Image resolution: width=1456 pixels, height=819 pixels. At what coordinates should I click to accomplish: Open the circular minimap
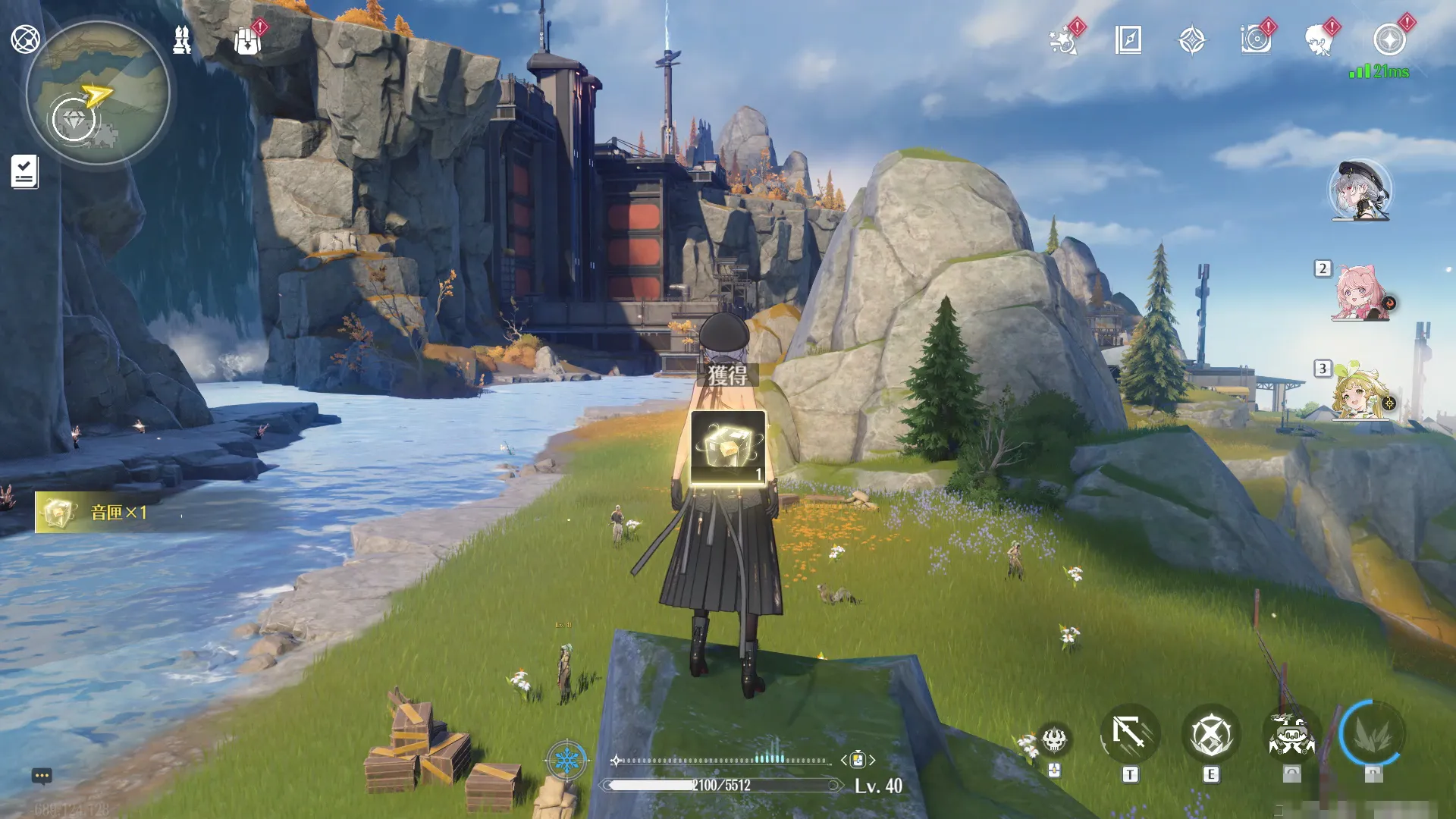(x=97, y=93)
